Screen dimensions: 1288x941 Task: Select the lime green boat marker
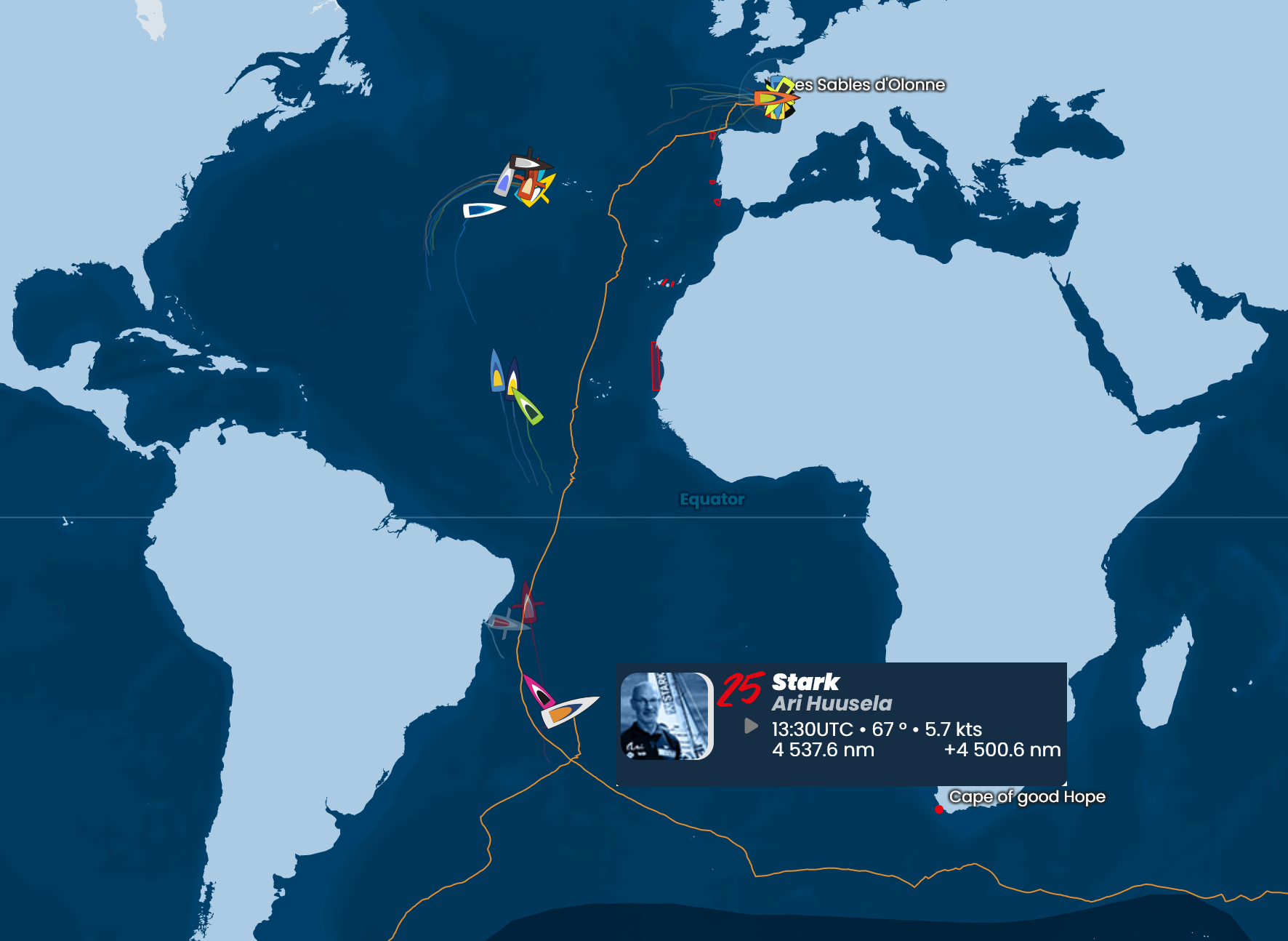coord(528,407)
